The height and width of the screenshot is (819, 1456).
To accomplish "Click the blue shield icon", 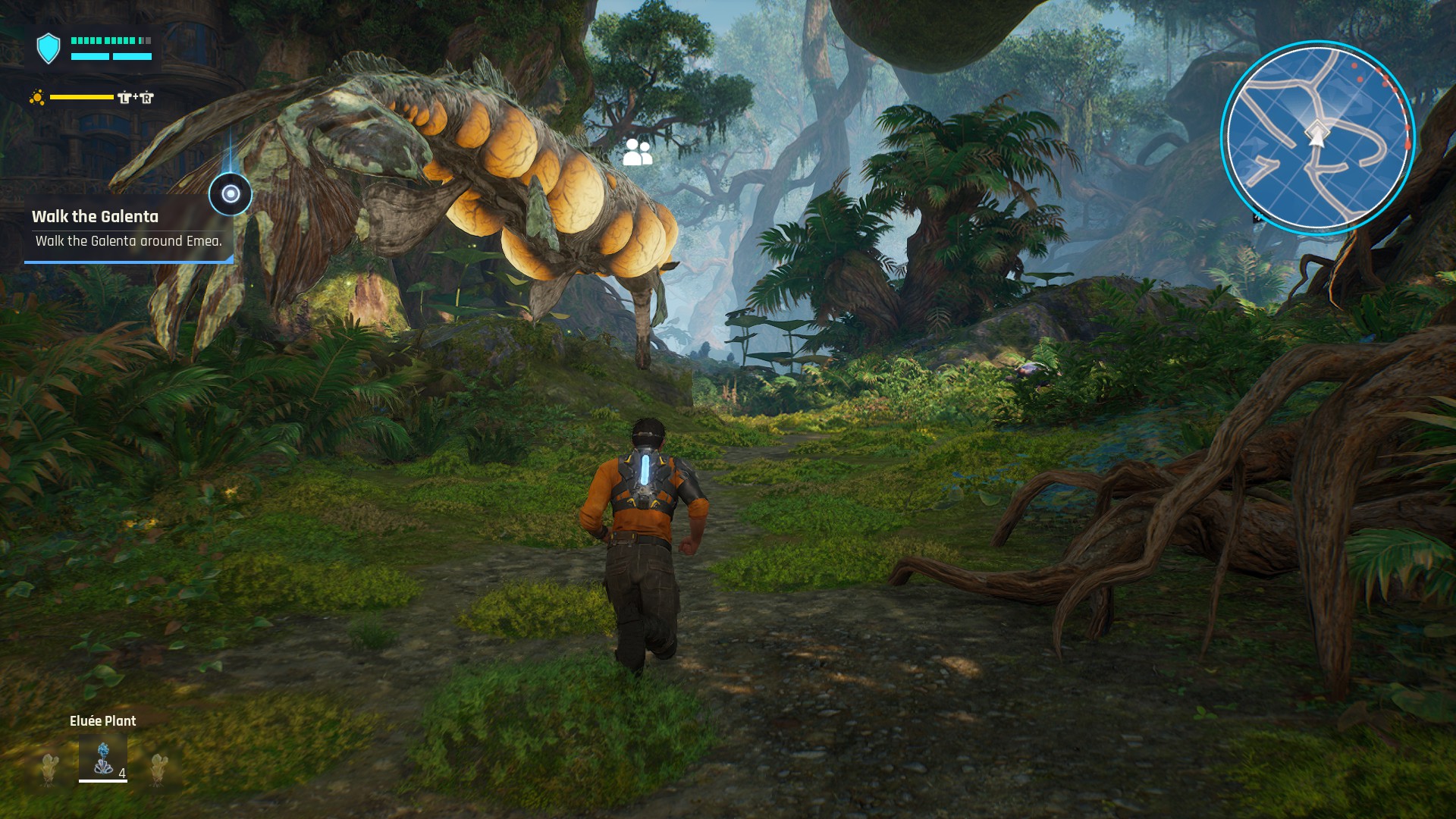I will coord(49,49).
